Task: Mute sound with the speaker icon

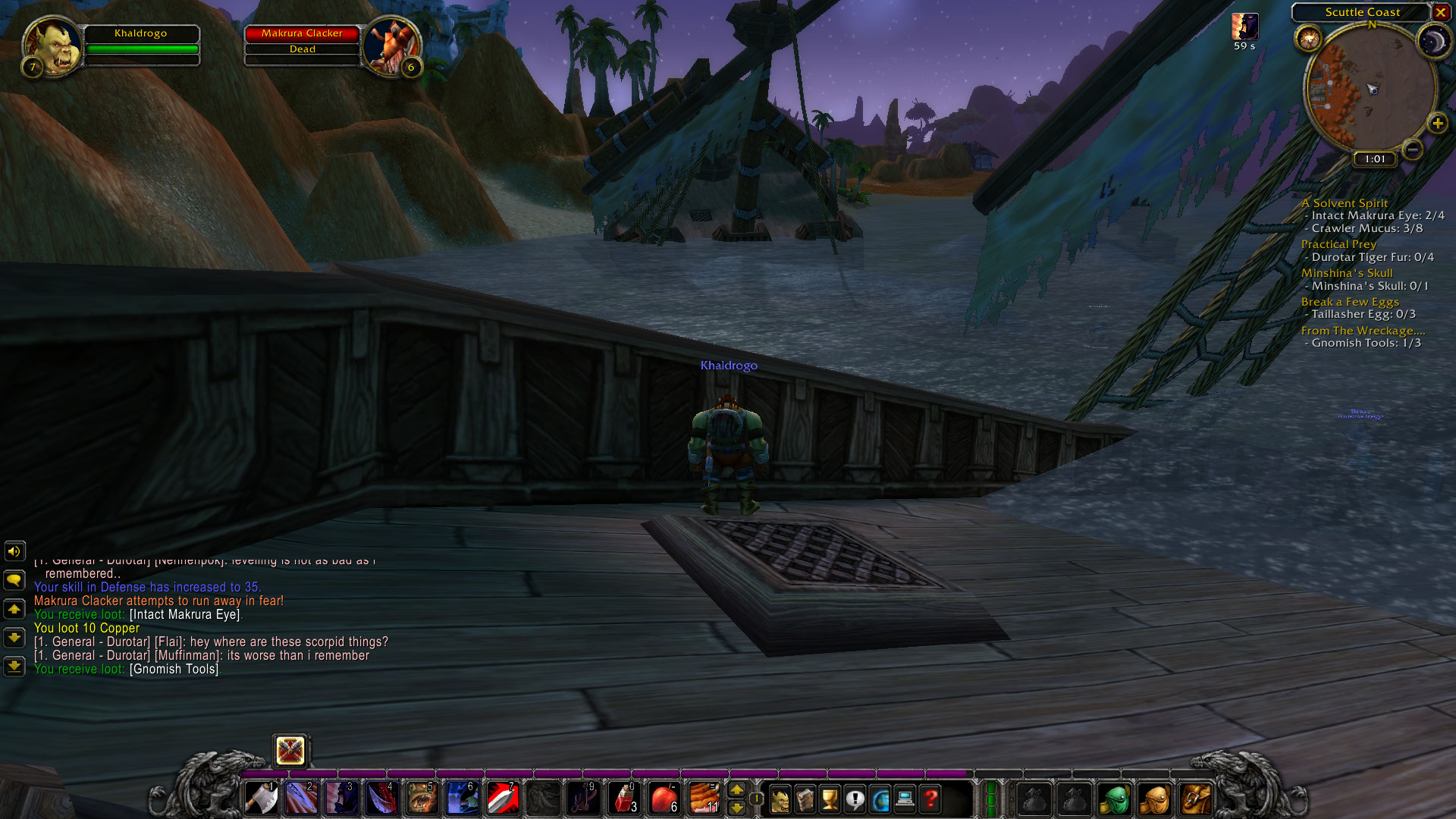Action: (15, 551)
